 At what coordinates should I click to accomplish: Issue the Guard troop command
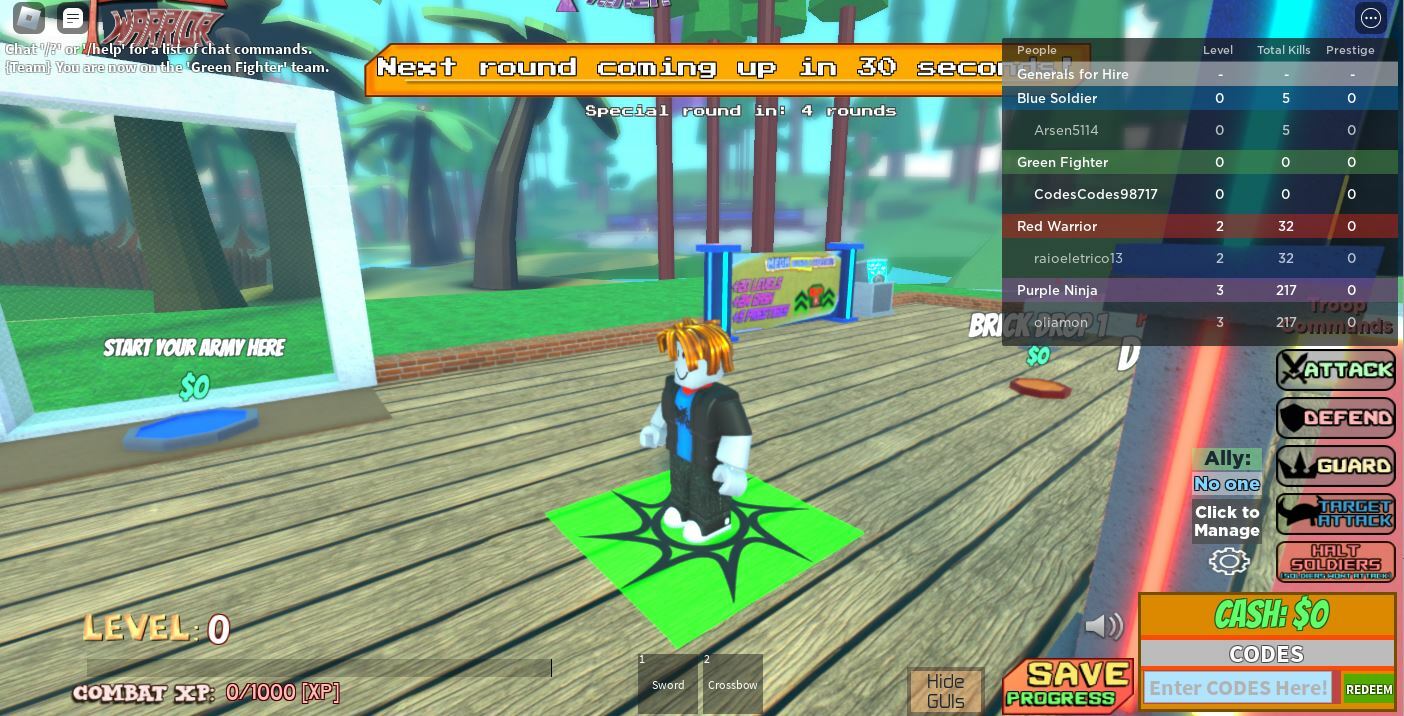coord(1335,466)
